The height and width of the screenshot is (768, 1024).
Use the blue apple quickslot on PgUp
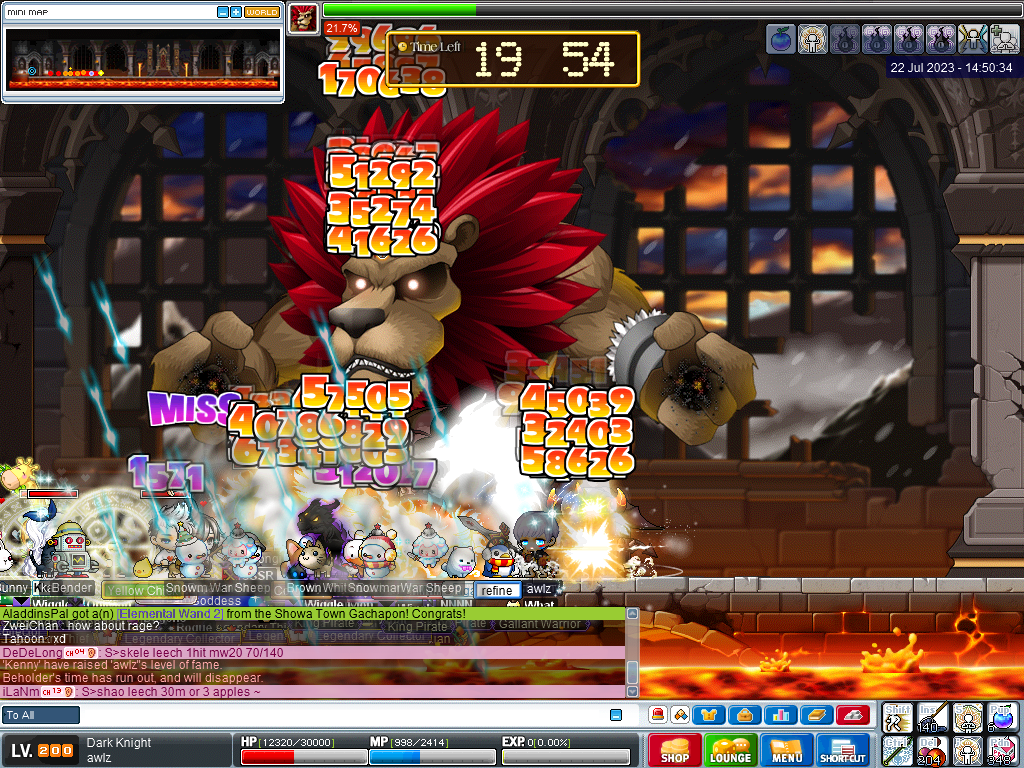[1003, 716]
